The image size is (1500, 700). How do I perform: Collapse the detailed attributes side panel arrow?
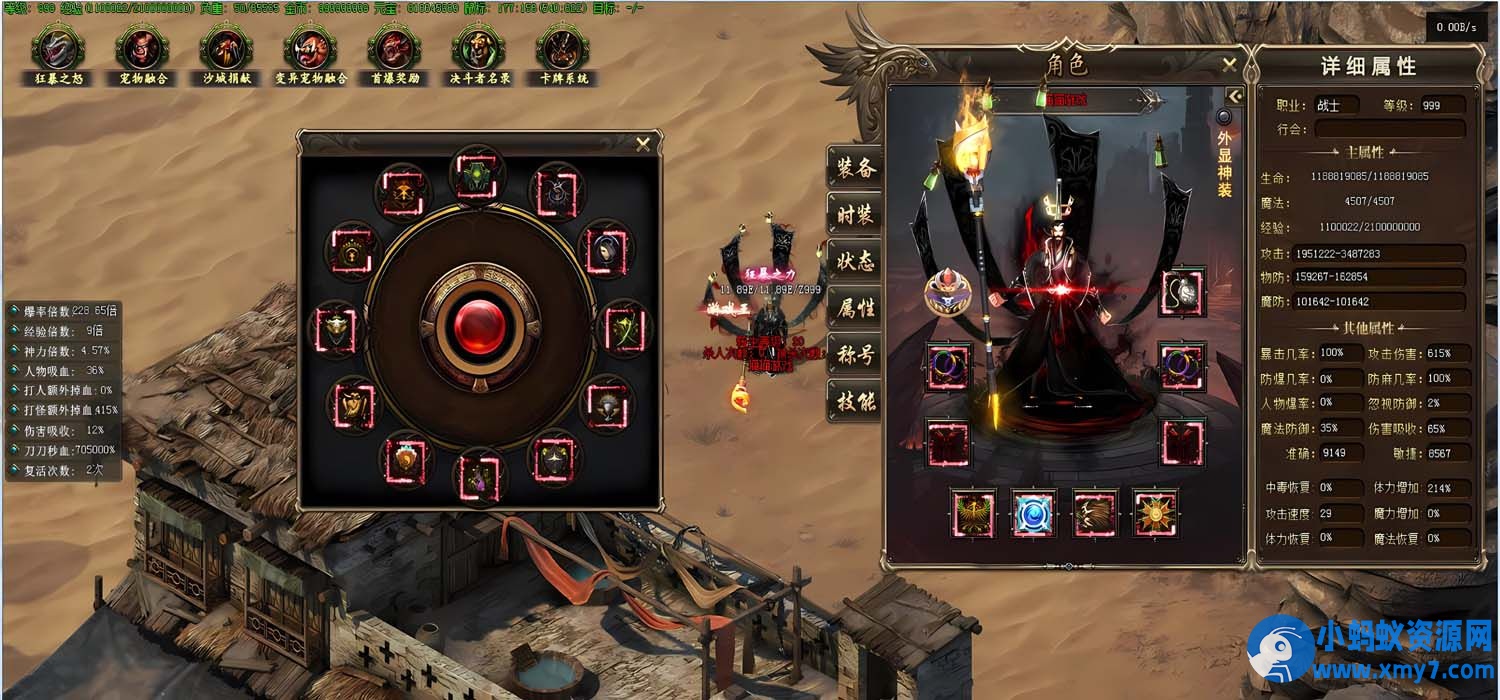(1235, 96)
